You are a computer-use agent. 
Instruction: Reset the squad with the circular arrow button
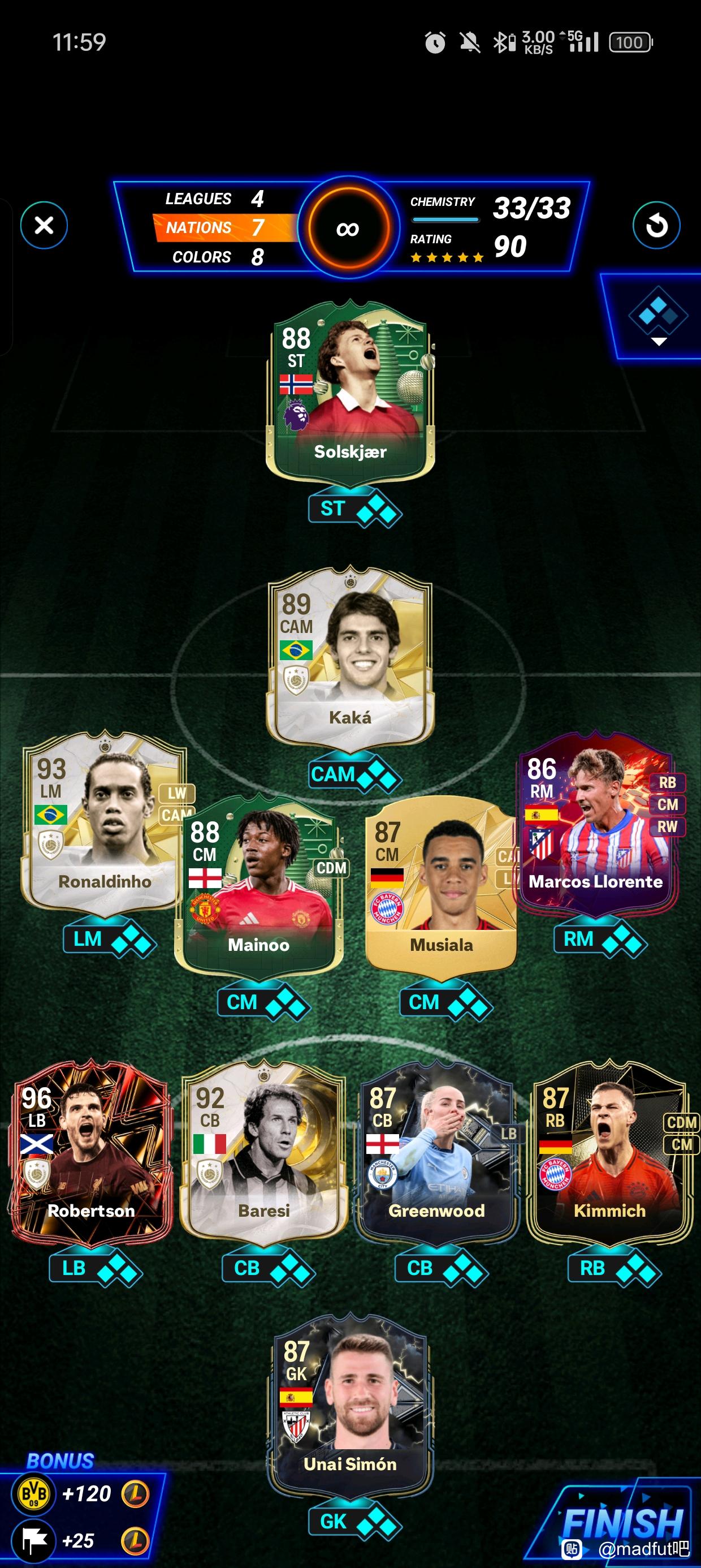pyautogui.click(x=656, y=226)
